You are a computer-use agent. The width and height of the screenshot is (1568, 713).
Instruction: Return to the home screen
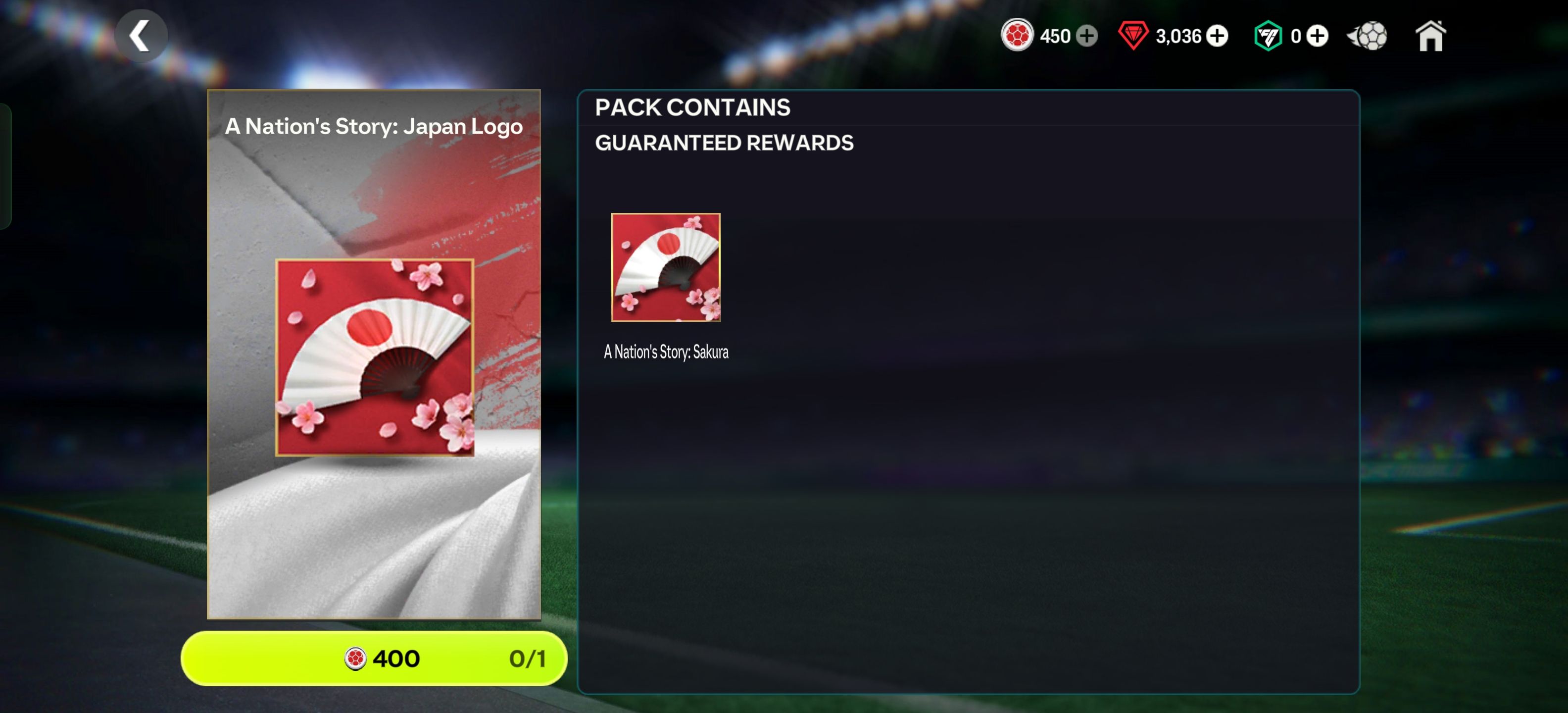coord(1430,36)
